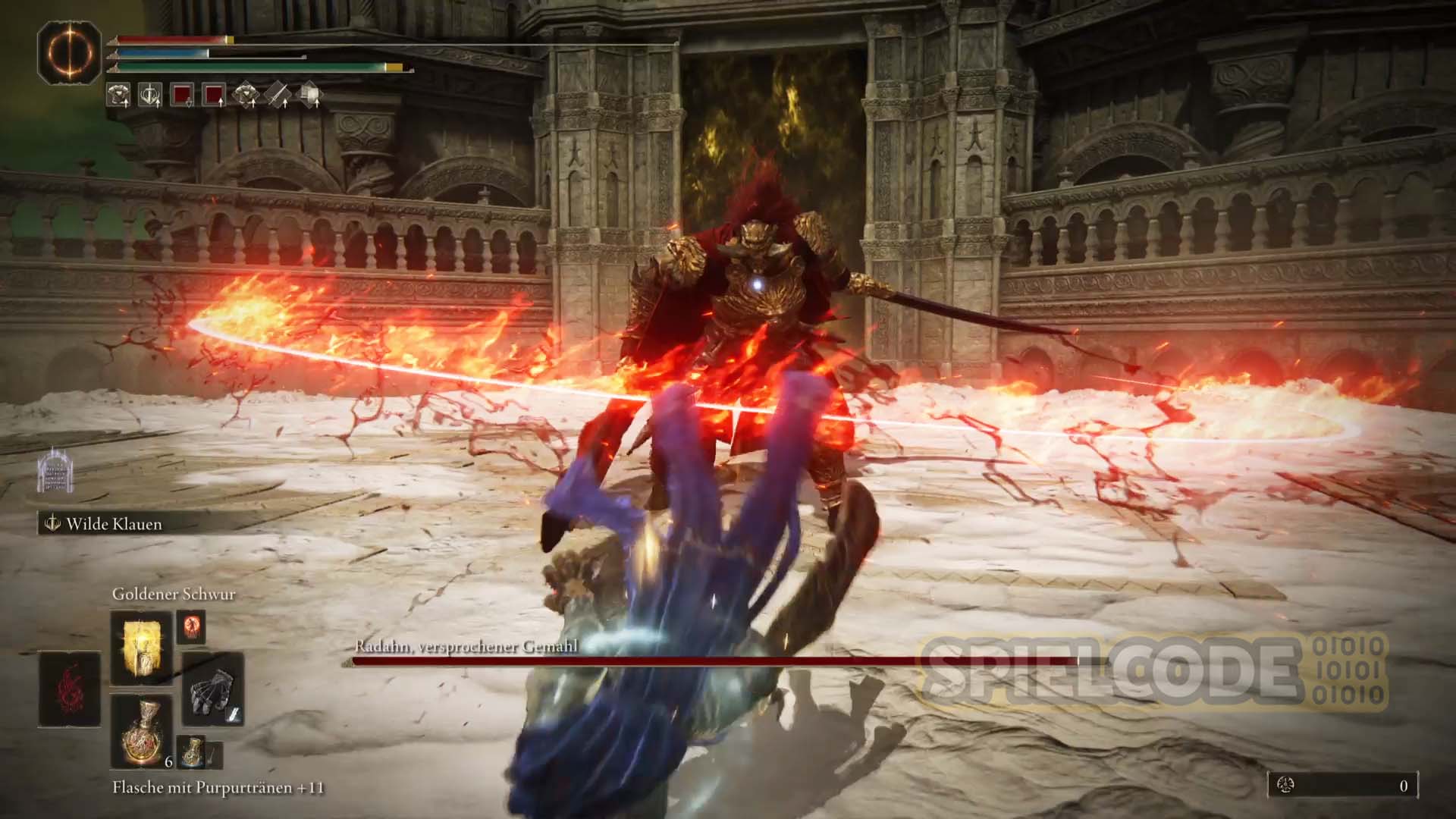Select the Goldener Schwur spell slot
The width and height of the screenshot is (1456, 819).
(x=142, y=647)
